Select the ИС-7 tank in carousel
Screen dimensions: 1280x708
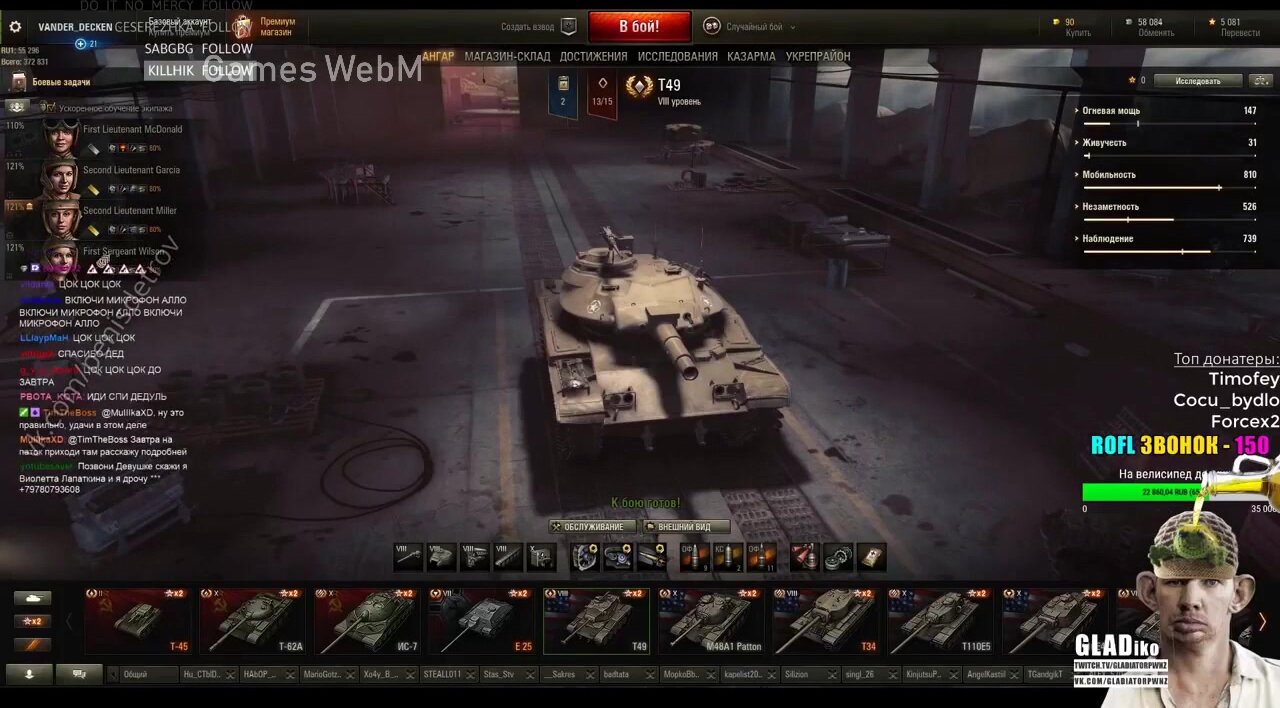(368, 621)
